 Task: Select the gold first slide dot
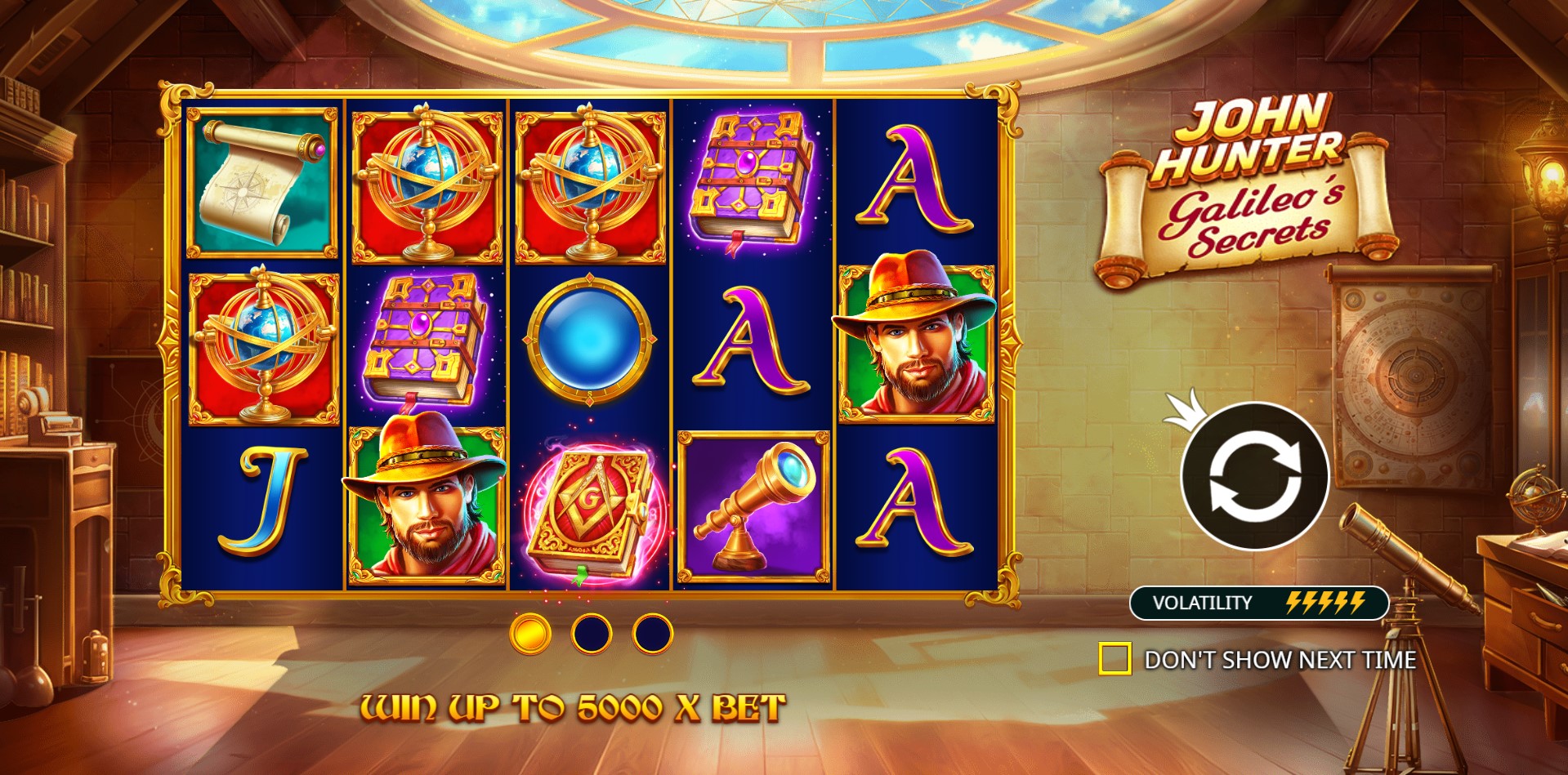click(530, 634)
